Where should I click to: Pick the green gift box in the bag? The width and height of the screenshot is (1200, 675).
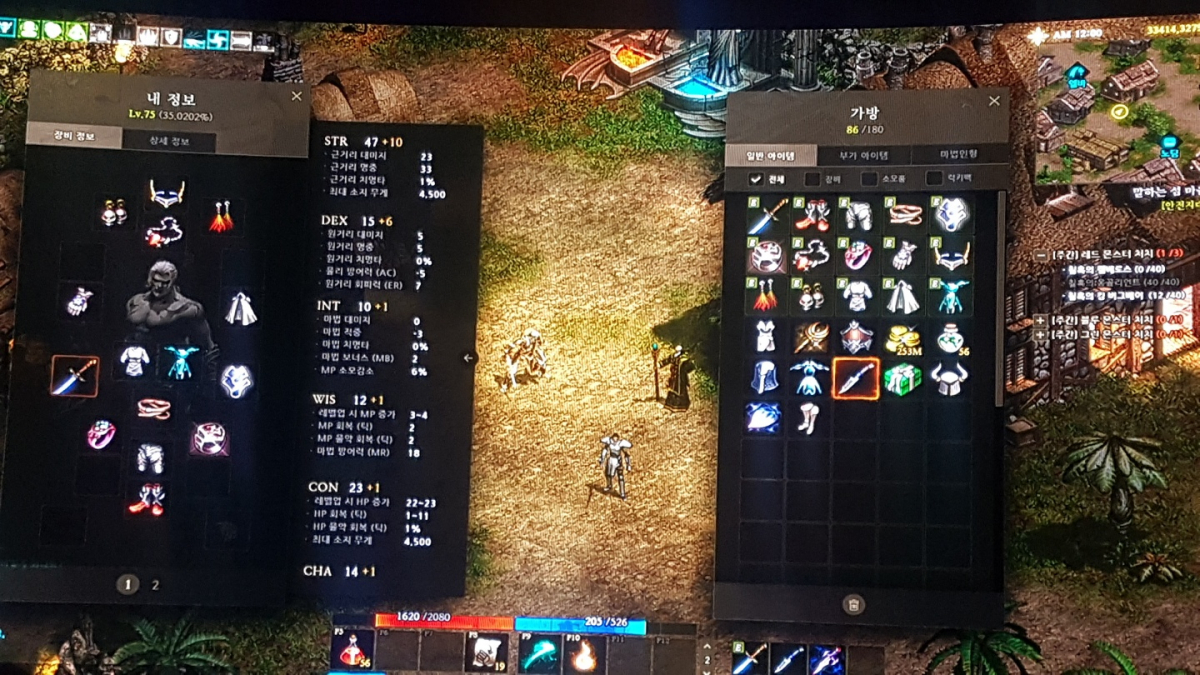[902, 379]
